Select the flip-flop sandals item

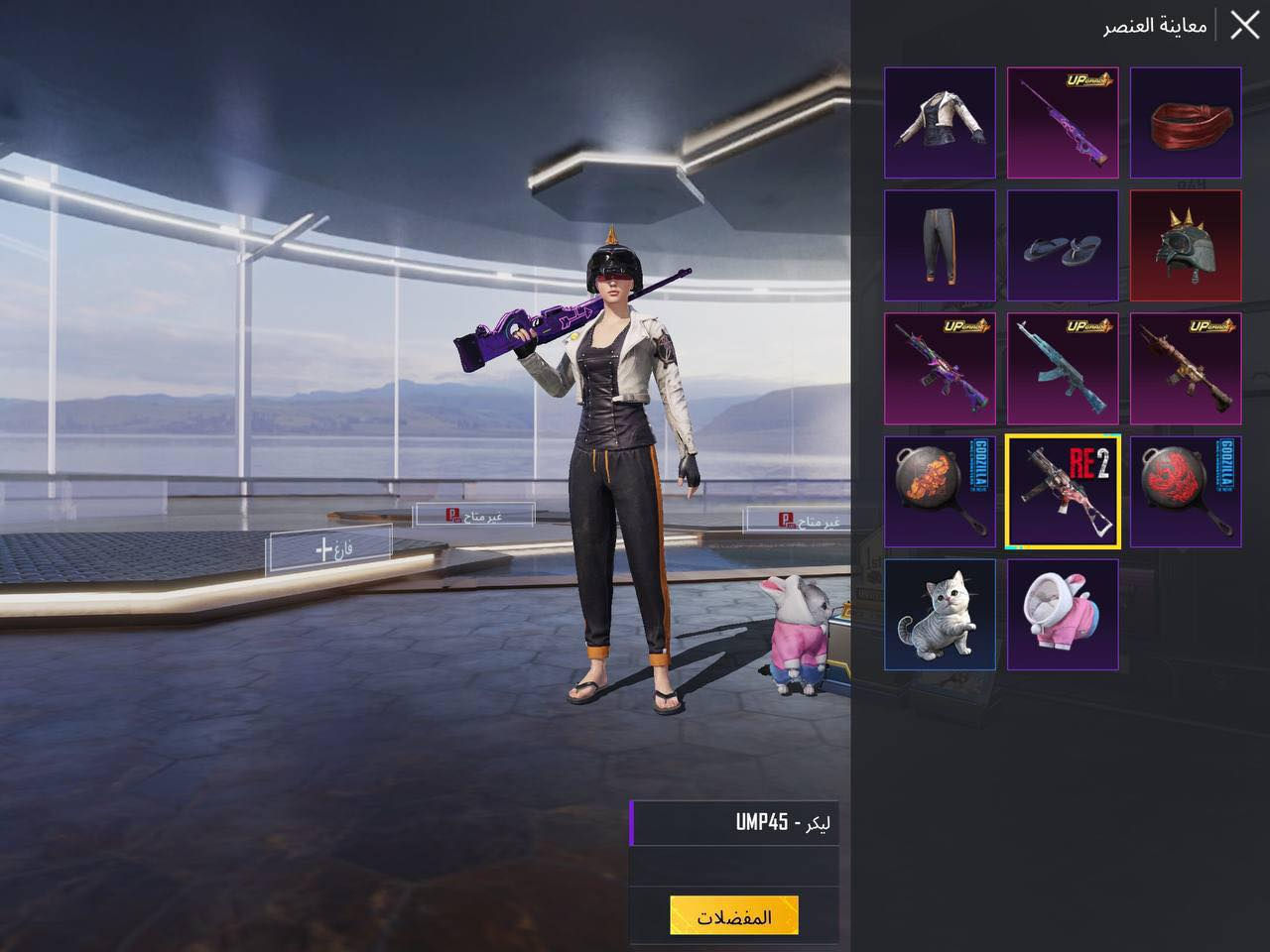[x=1063, y=246]
